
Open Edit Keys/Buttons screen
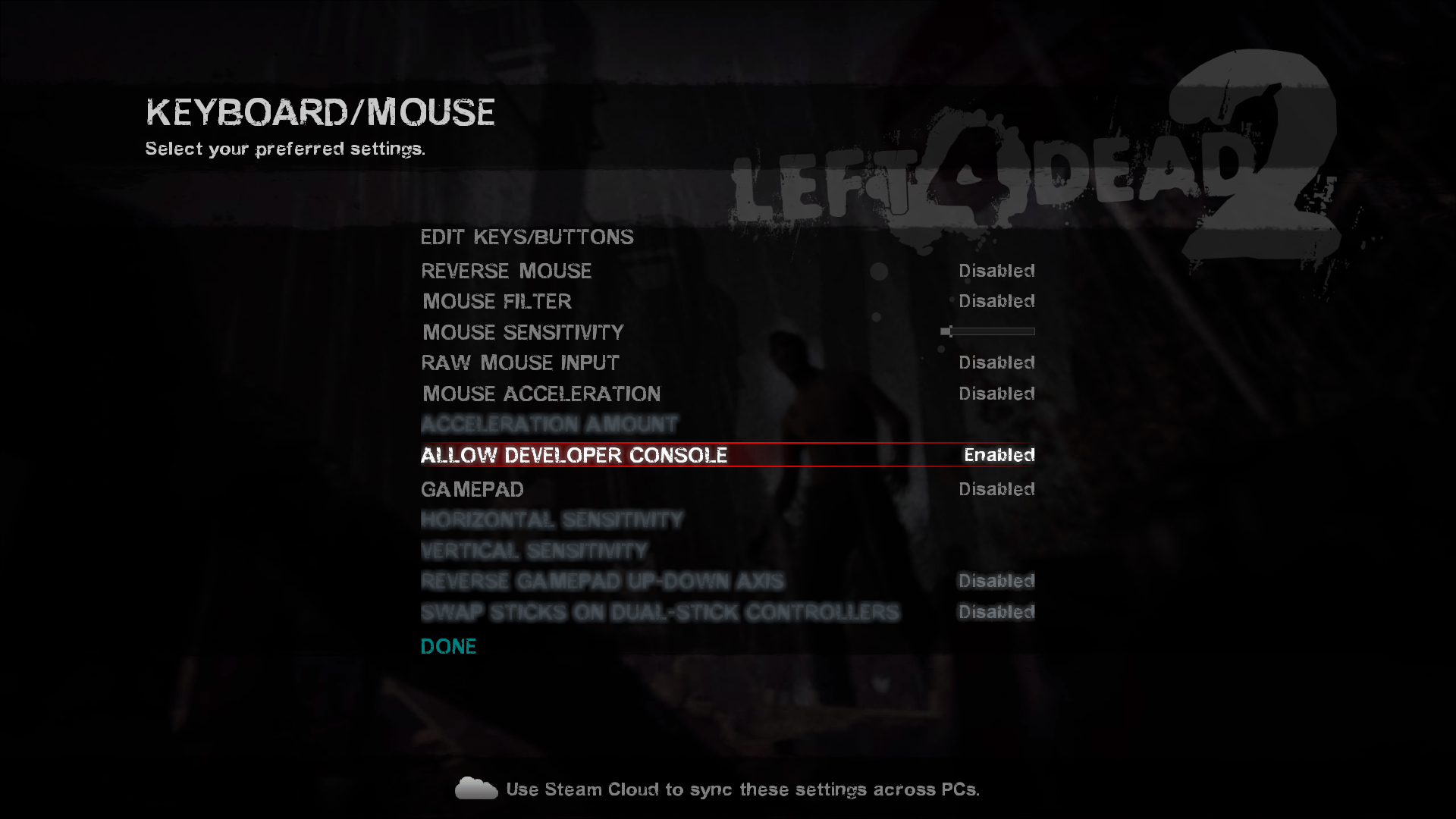click(x=527, y=237)
